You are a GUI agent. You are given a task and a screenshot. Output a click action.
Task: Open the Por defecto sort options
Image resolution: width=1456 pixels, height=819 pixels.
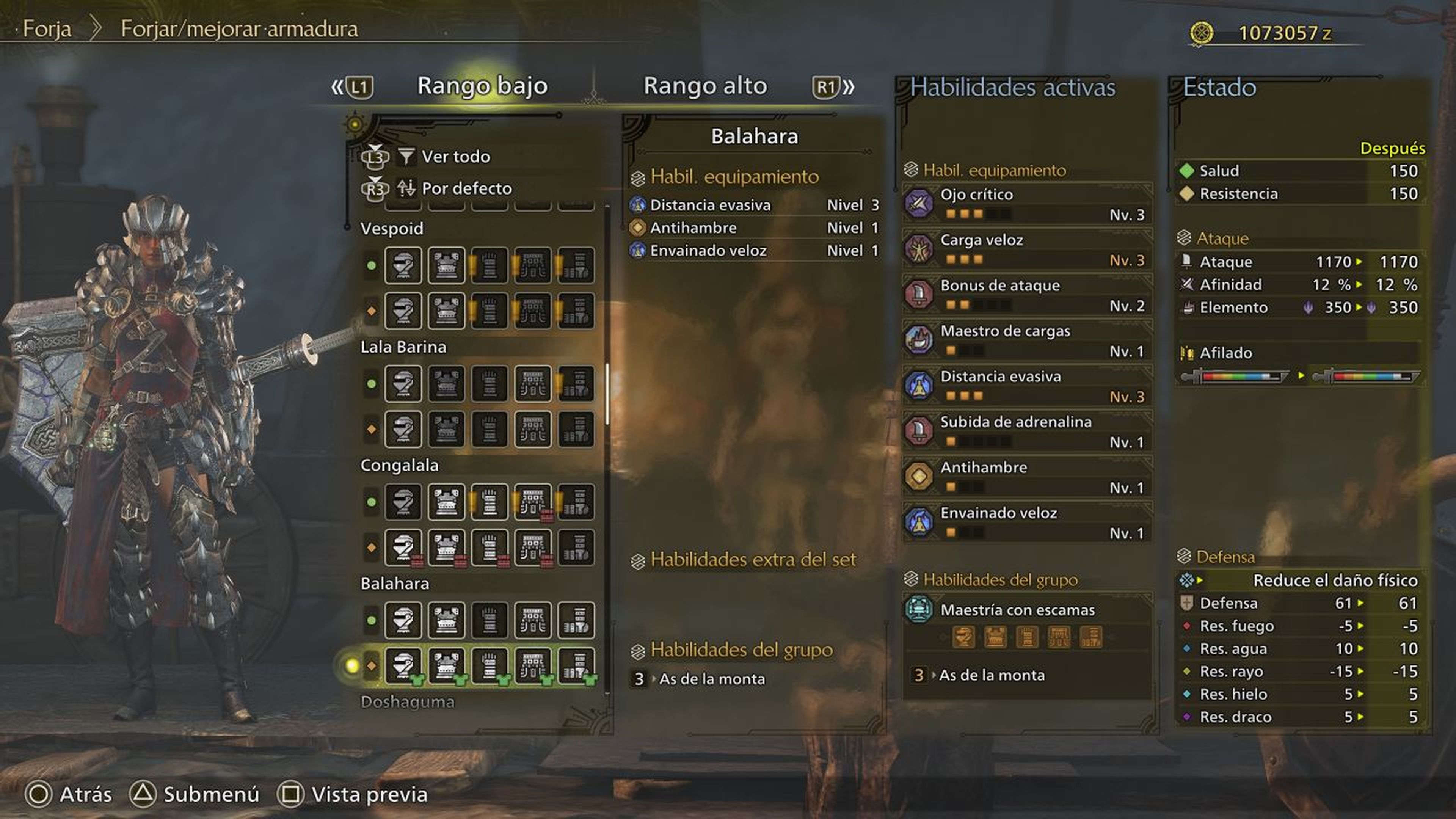[x=467, y=188]
